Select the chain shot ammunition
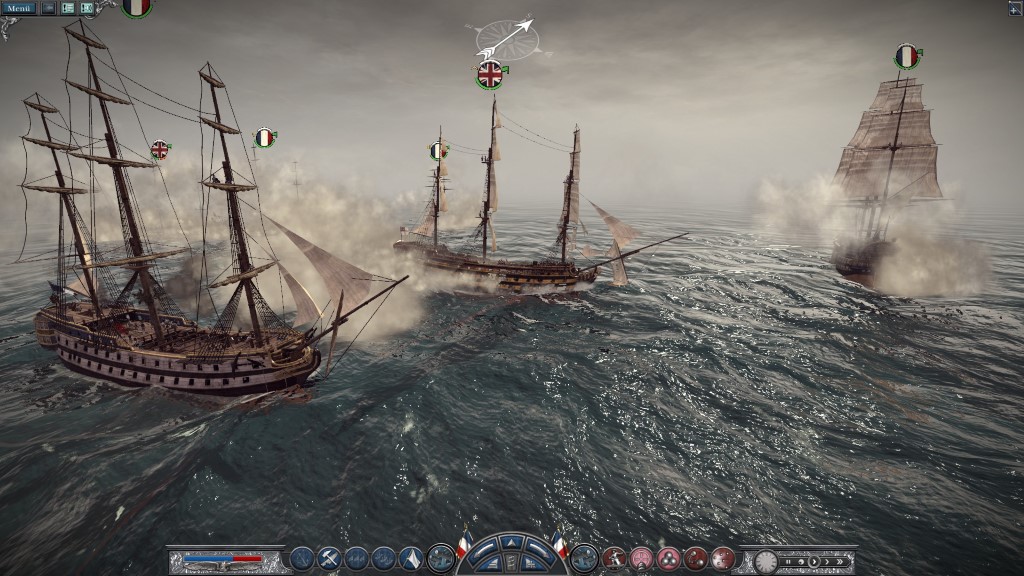This screenshot has width=1024, height=576. pyautogui.click(x=695, y=559)
